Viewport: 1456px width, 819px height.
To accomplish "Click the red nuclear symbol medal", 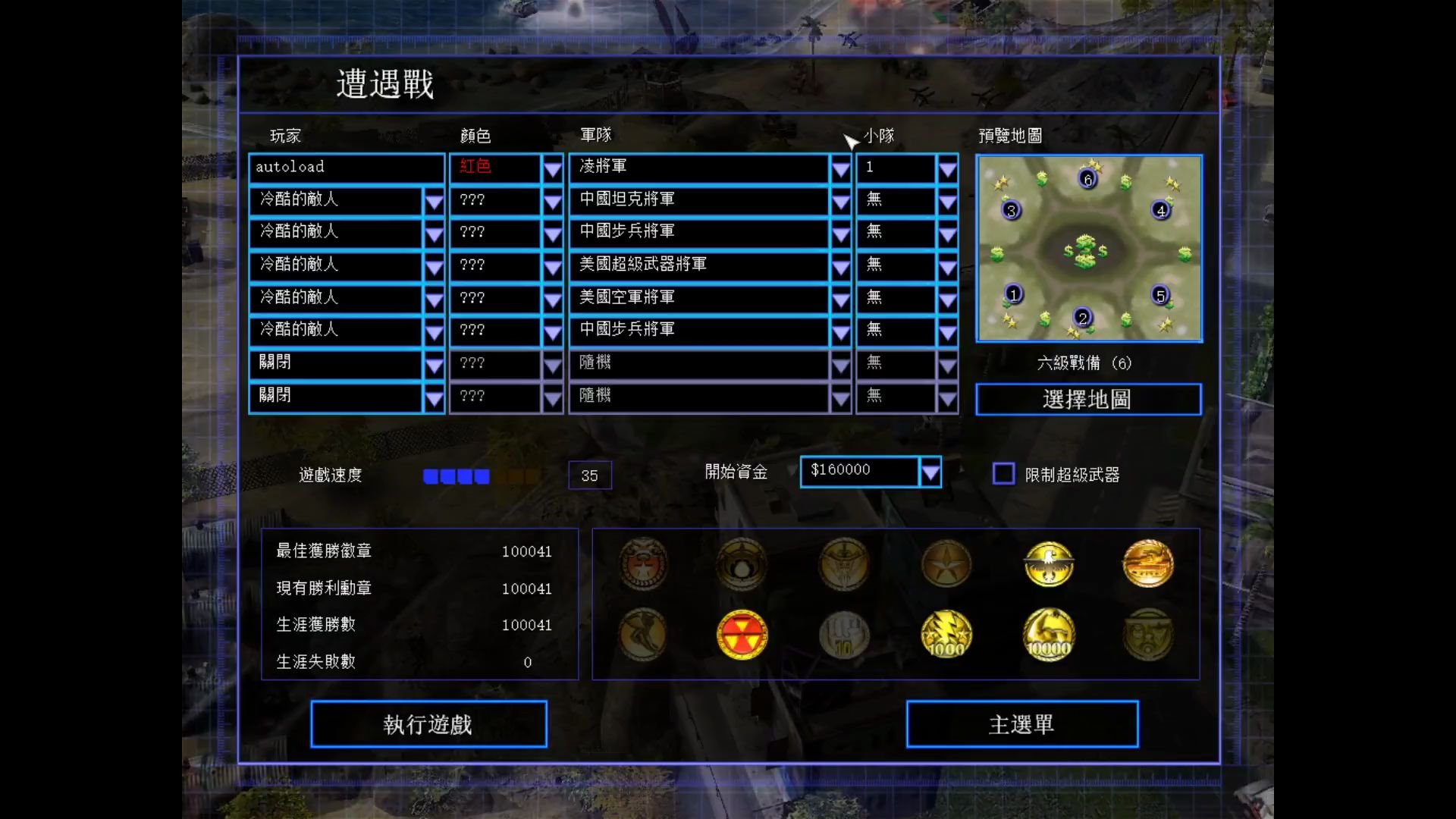I will (x=742, y=635).
